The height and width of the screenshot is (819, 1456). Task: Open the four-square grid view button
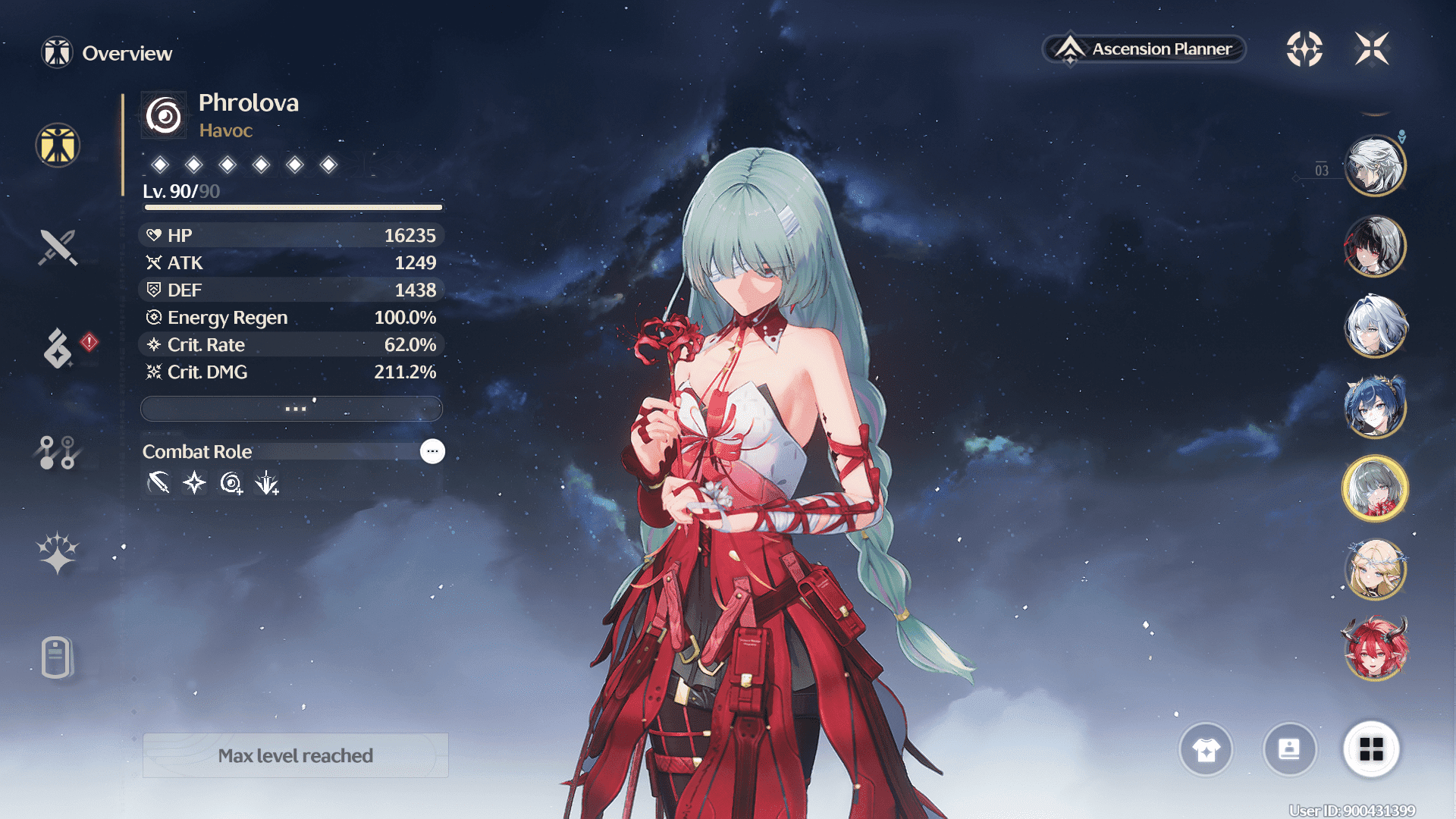[x=1371, y=750]
